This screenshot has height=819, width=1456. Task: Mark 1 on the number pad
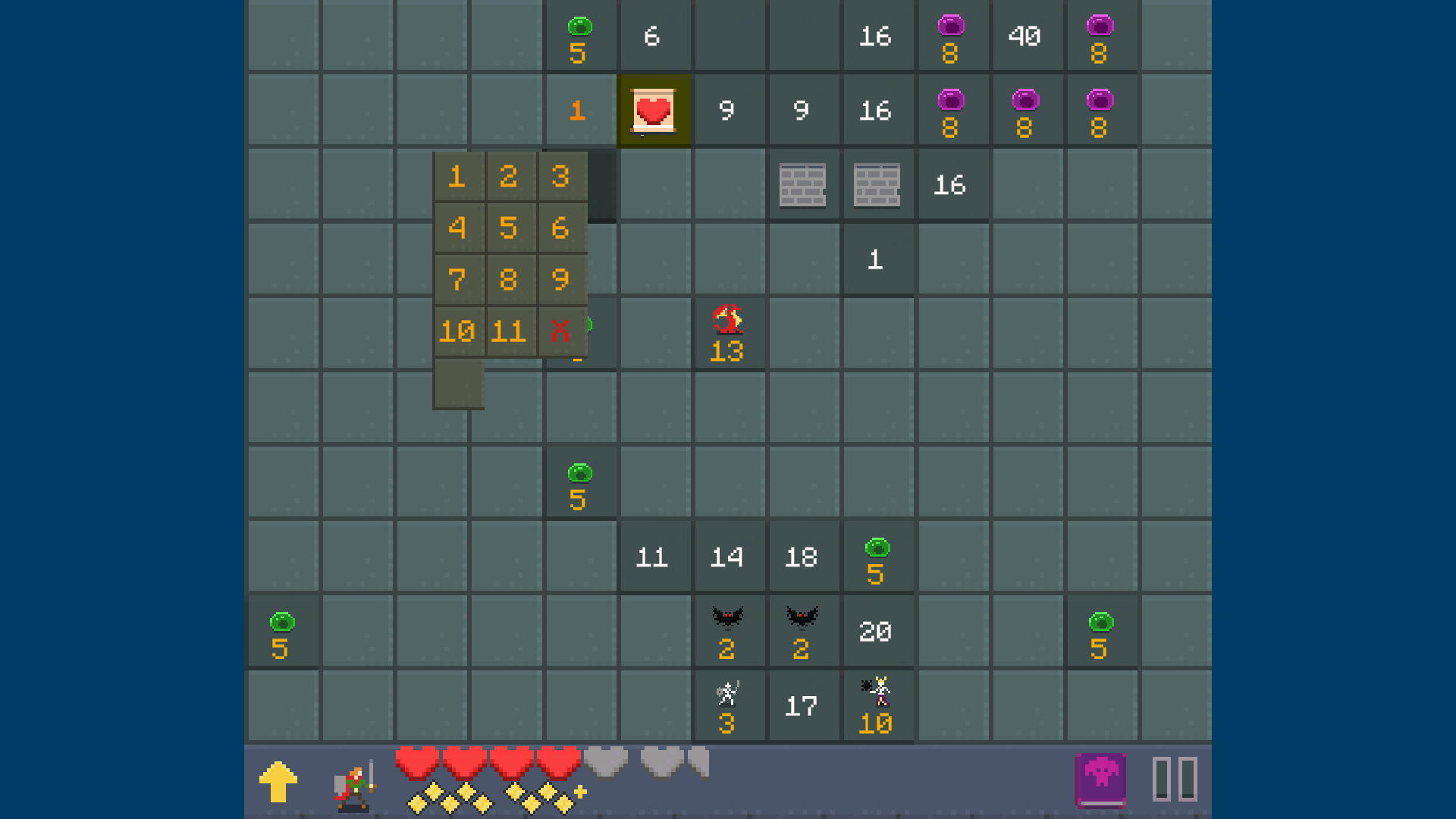click(457, 177)
